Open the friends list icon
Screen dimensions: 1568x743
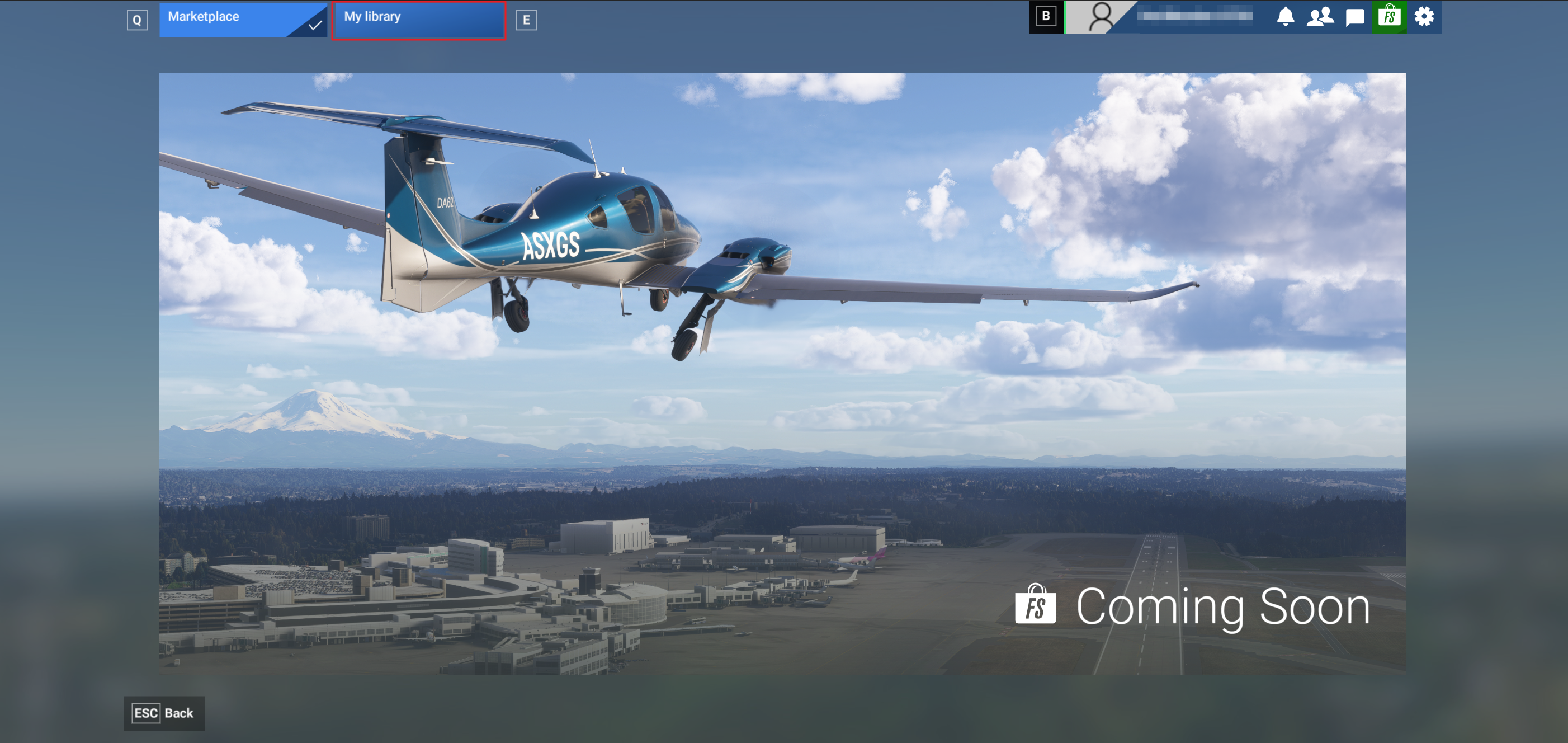(1320, 16)
